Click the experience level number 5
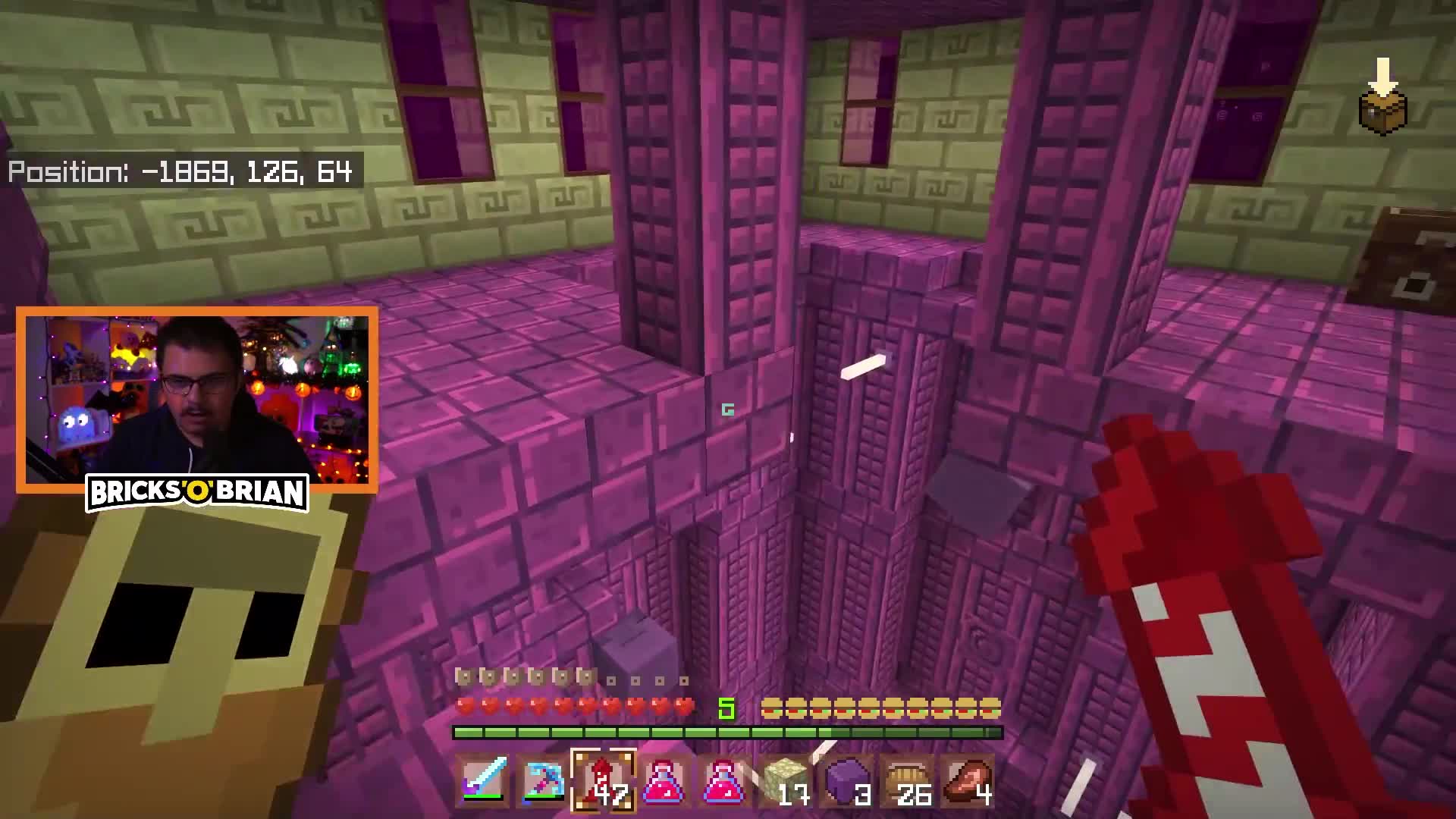 pyautogui.click(x=727, y=709)
